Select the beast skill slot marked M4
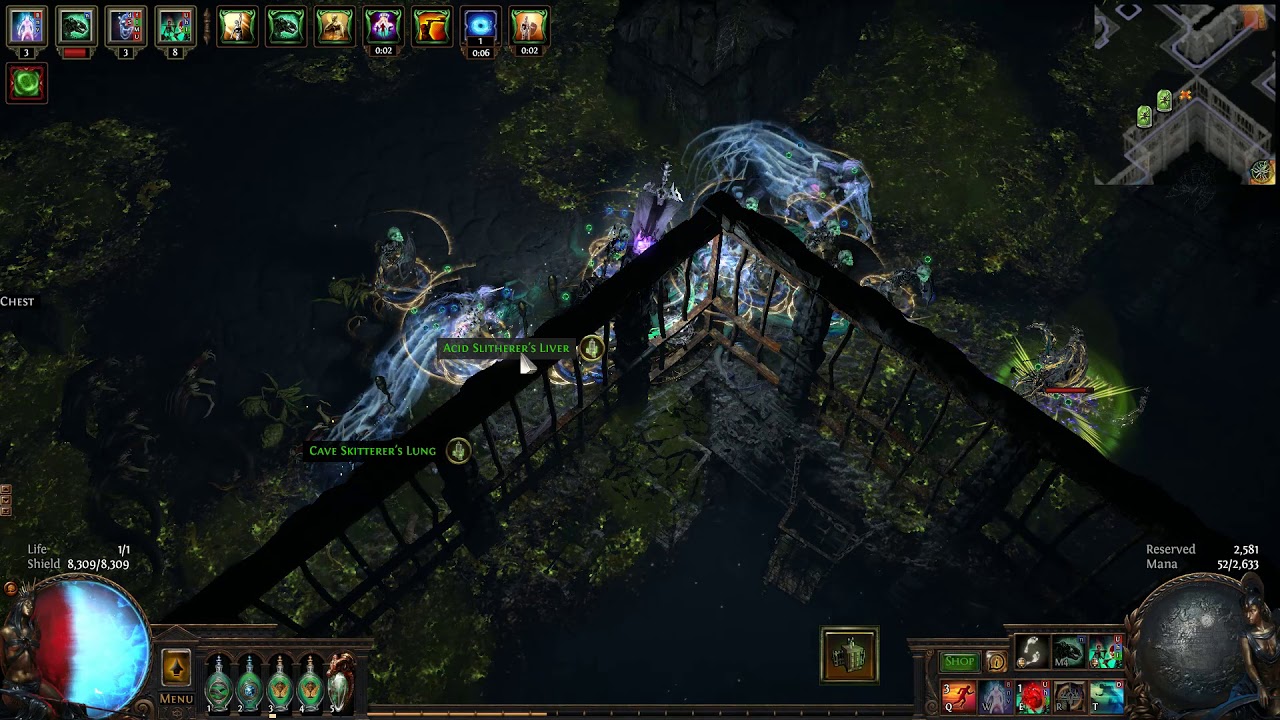The height and width of the screenshot is (720, 1280). pyautogui.click(x=1069, y=652)
